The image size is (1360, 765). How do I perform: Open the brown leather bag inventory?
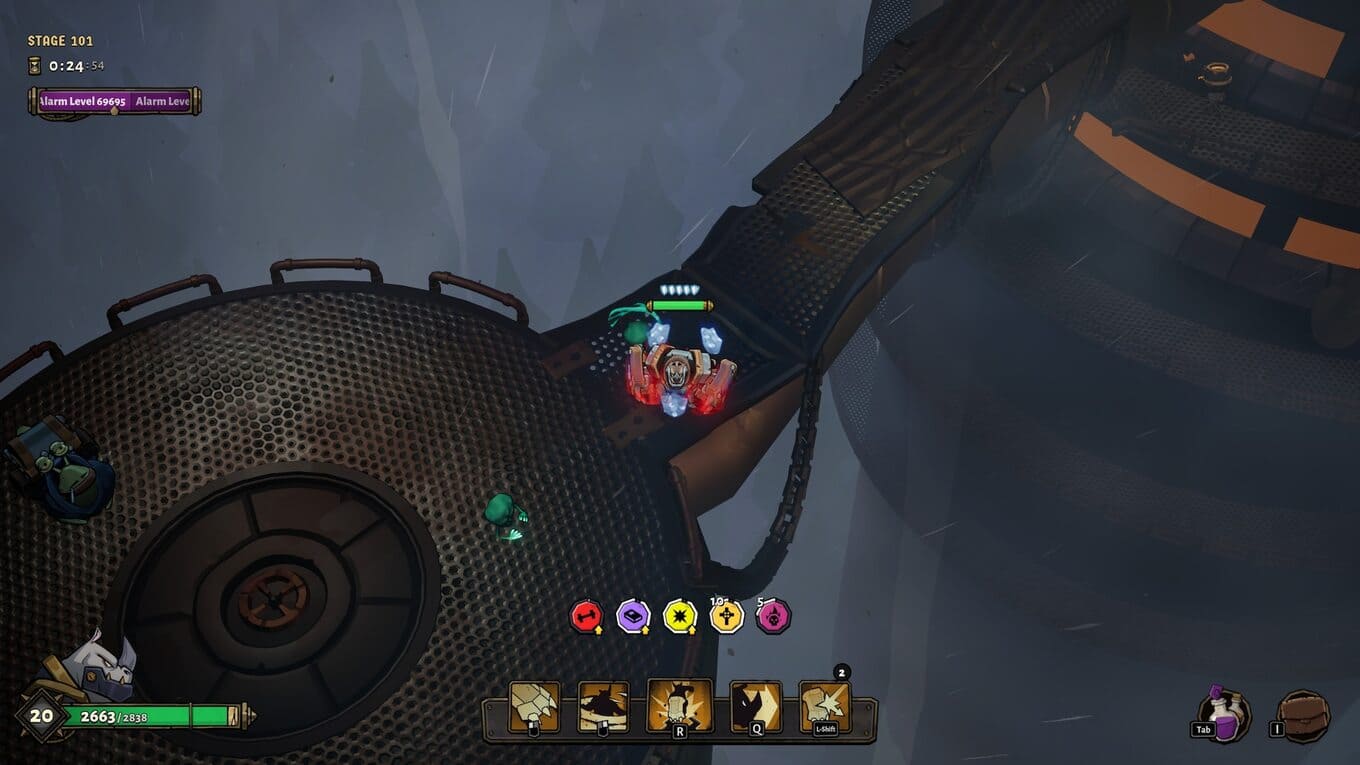tap(1304, 716)
